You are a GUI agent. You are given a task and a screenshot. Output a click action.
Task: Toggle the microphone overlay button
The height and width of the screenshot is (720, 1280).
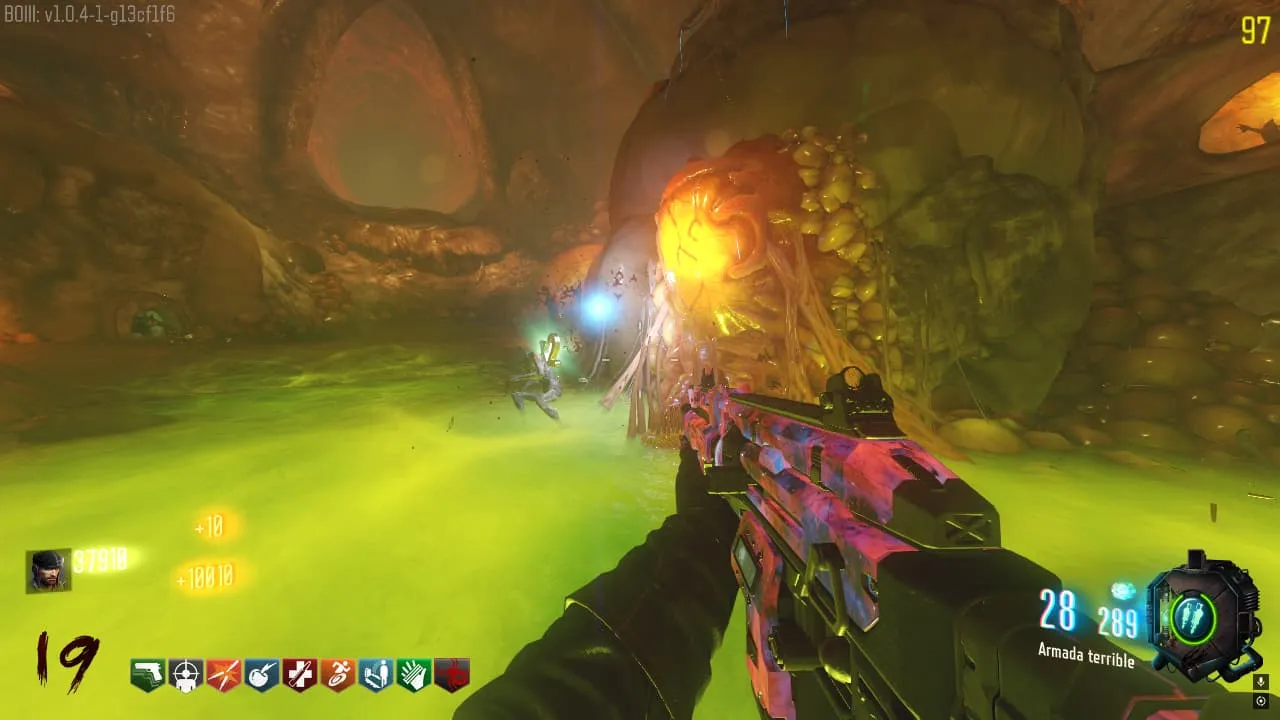click(x=1260, y=681)
